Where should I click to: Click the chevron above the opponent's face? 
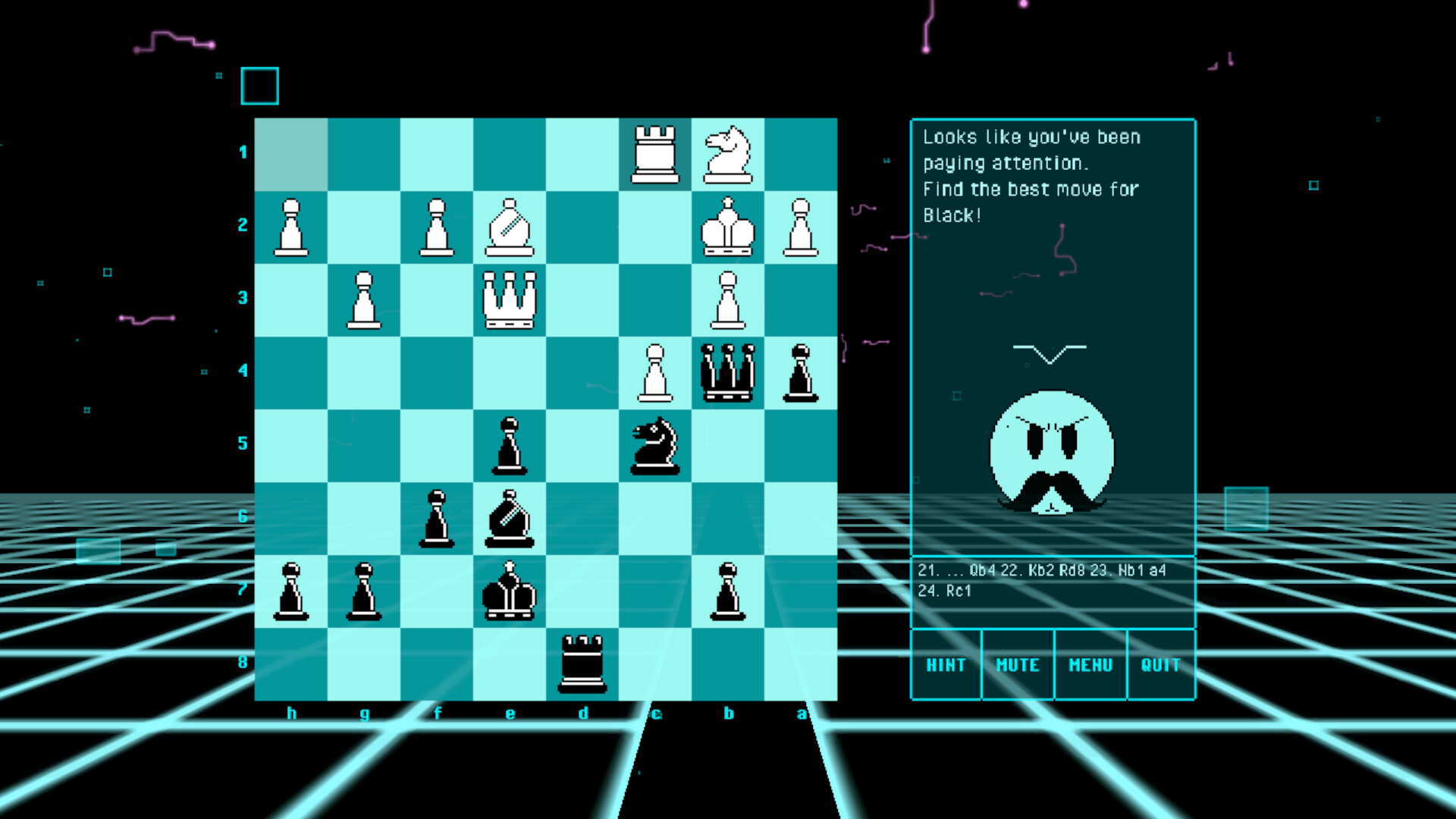coord(1051,350)
